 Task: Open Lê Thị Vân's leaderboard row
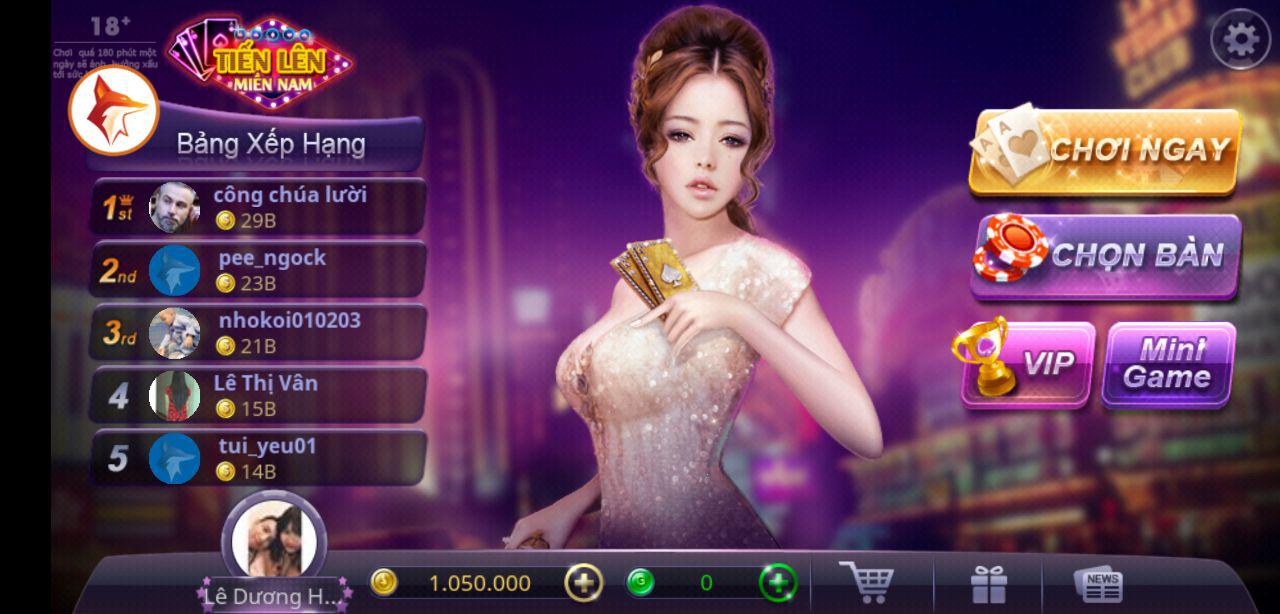pos(260,396)
